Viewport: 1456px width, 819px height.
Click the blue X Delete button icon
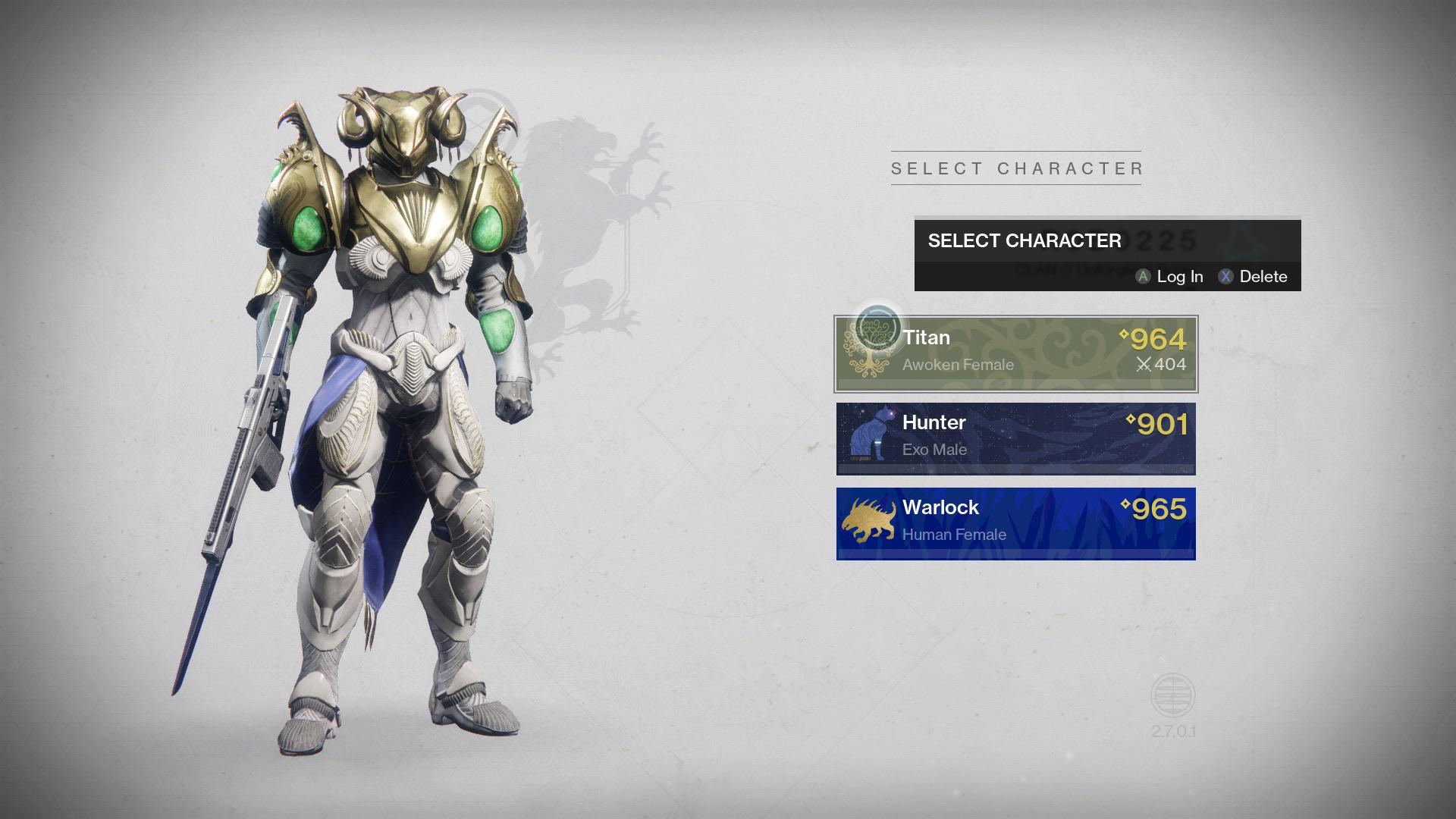pos(1228,277)
